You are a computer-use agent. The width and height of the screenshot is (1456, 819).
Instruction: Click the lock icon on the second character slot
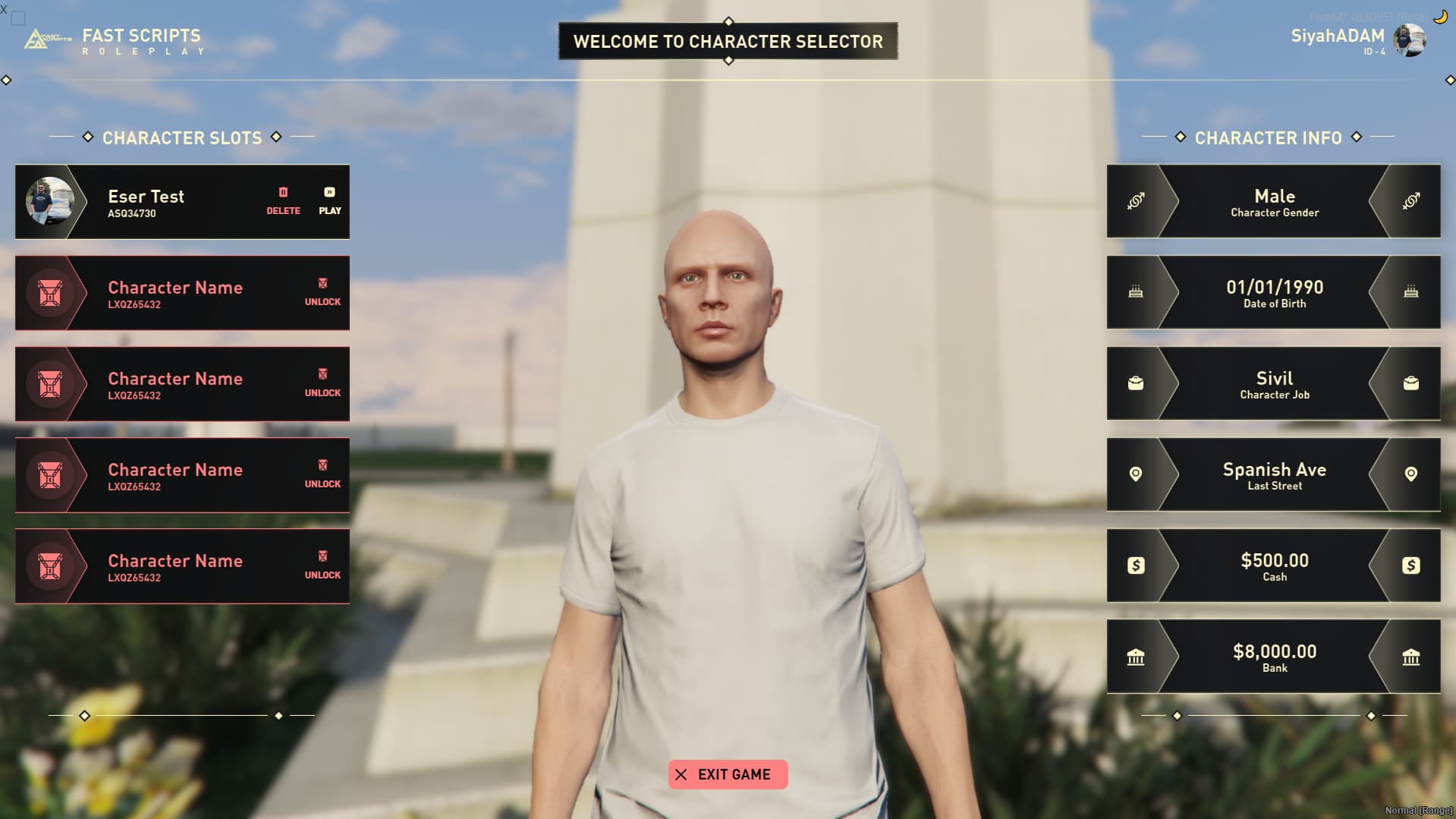click(322, 282)
